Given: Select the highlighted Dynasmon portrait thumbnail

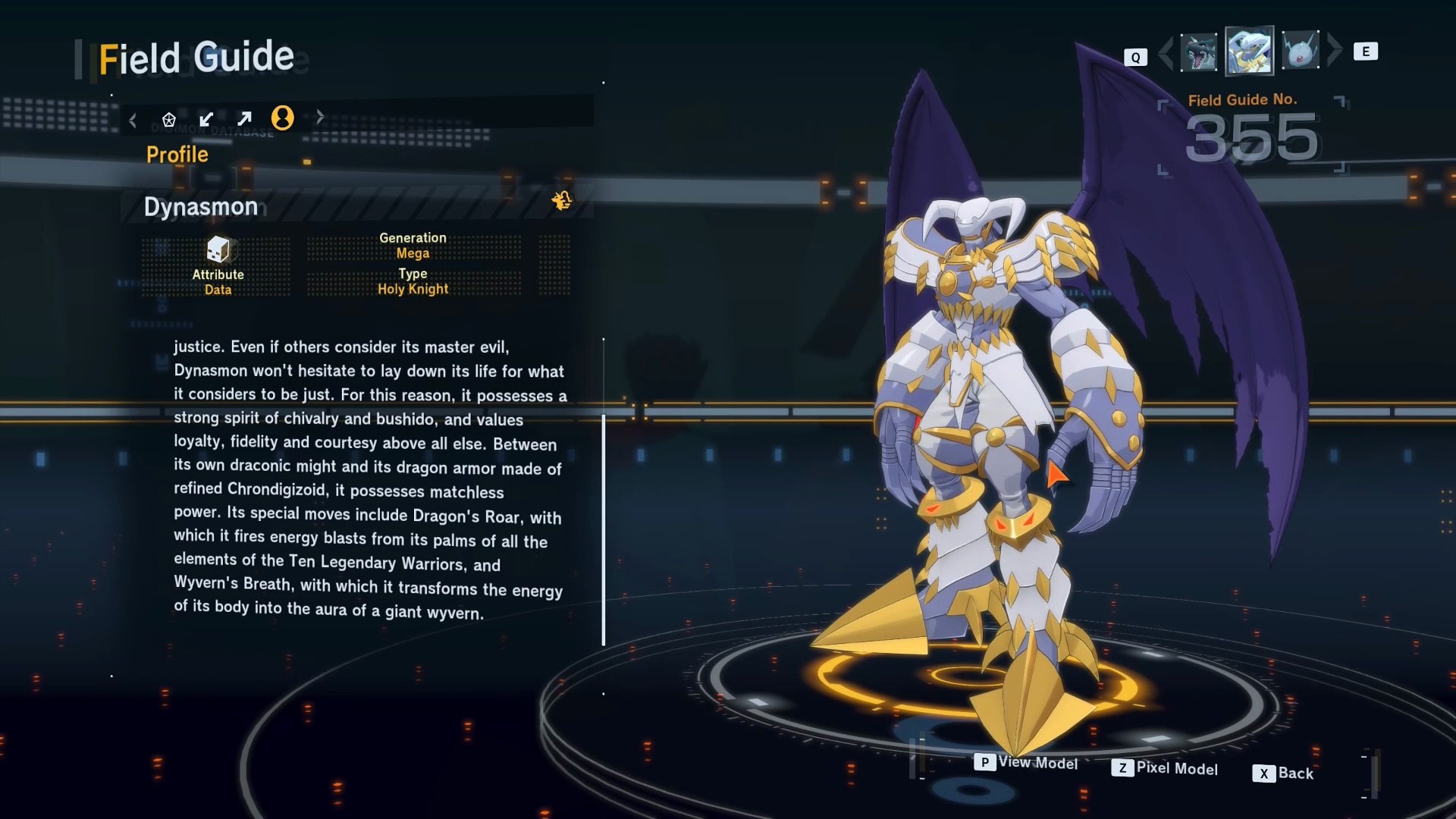Looking at the screenshot, I should [1249, 51].
